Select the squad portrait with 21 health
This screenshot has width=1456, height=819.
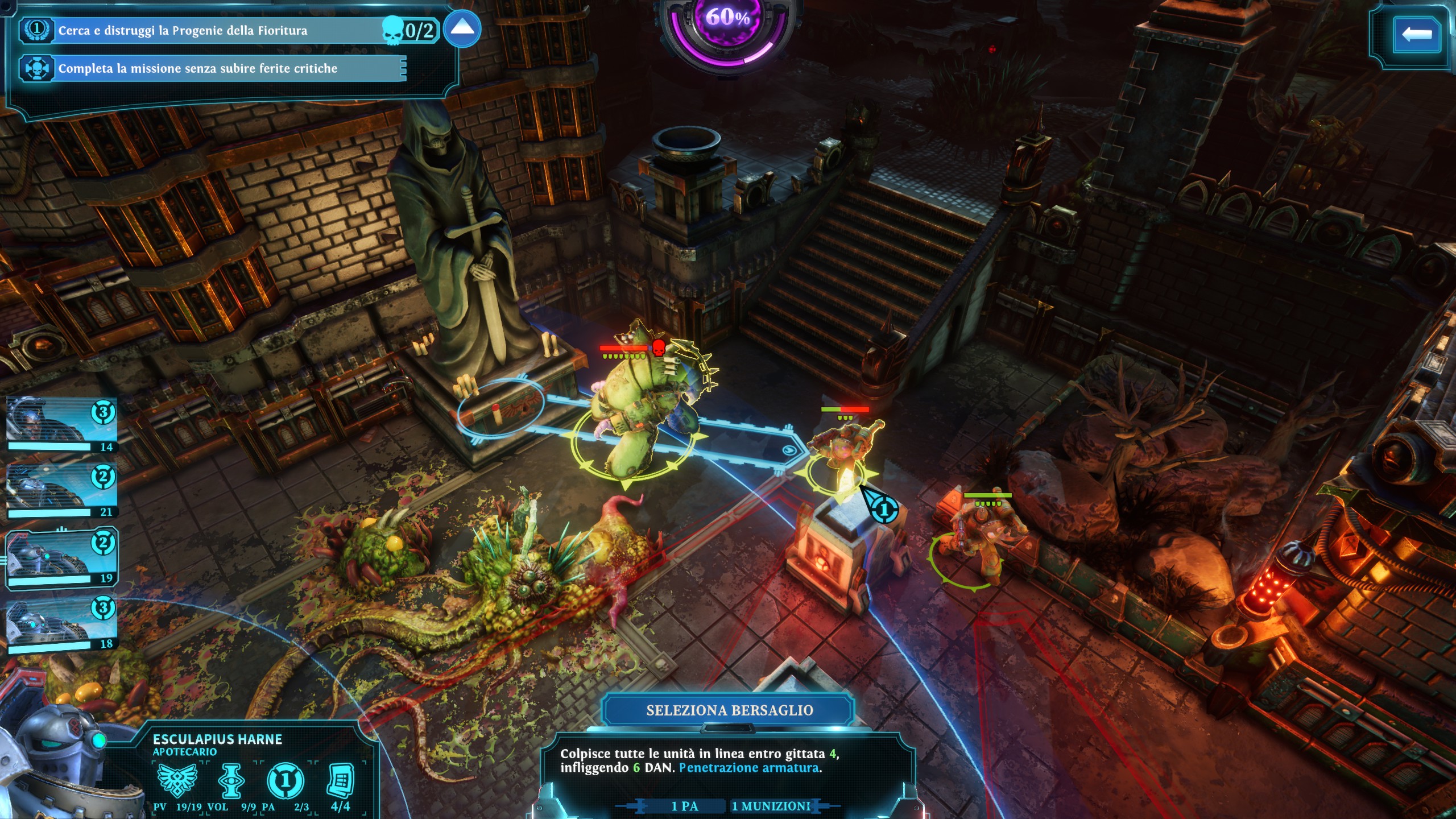coord(61,490)
